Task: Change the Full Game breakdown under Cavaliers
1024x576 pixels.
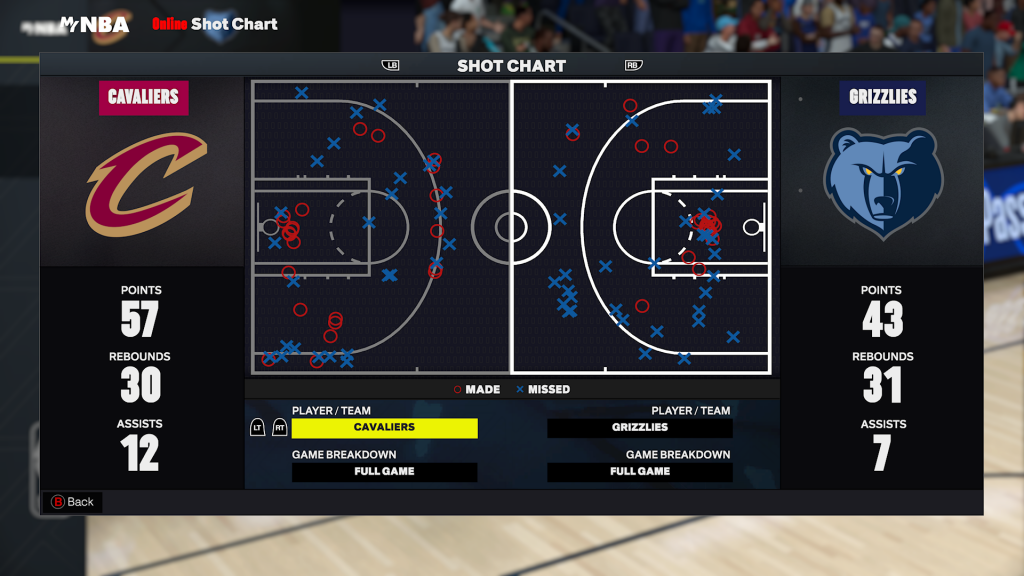Action: click(x=384, y=472)
